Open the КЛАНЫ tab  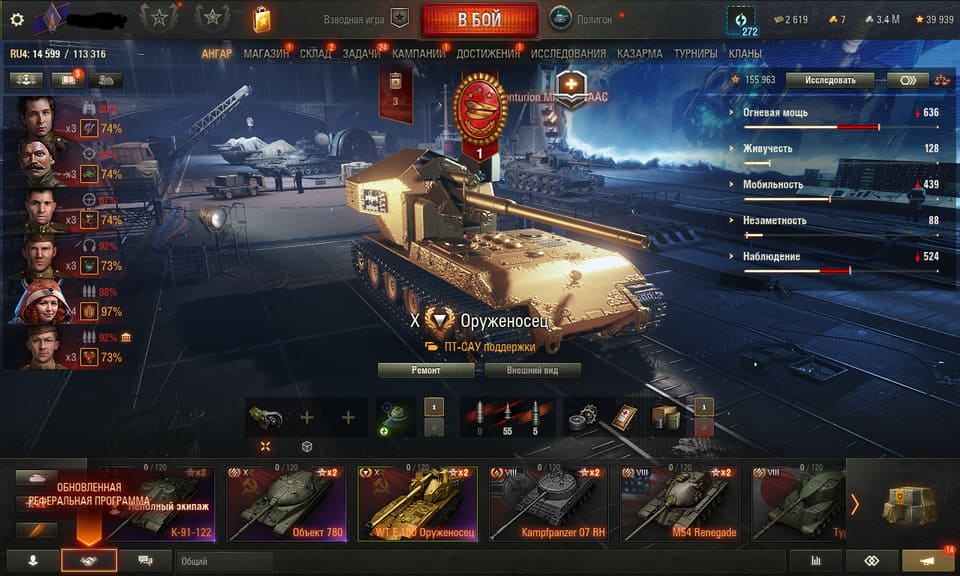tap(745, 53)
